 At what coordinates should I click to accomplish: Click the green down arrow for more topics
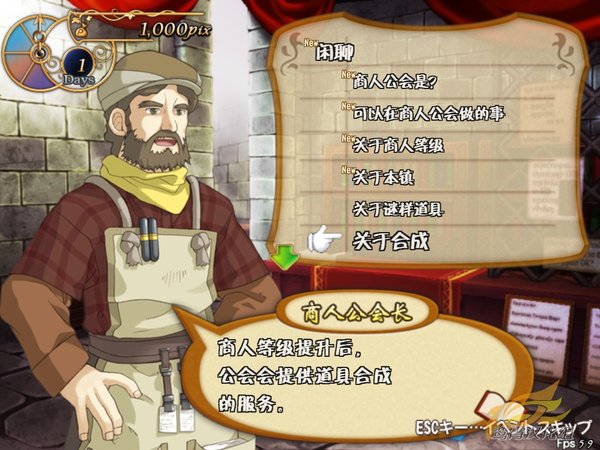[287, 258]
